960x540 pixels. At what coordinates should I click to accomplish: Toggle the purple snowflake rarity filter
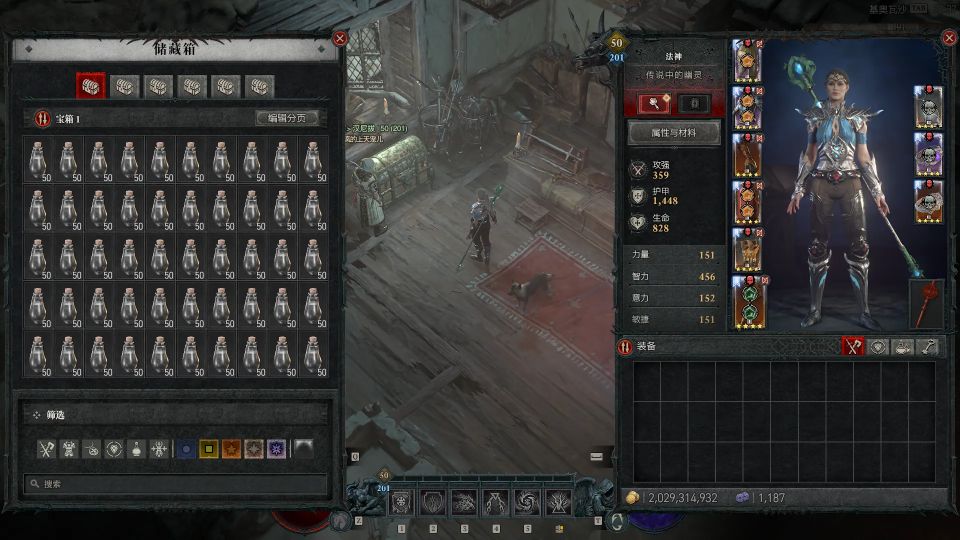point(277,449)
